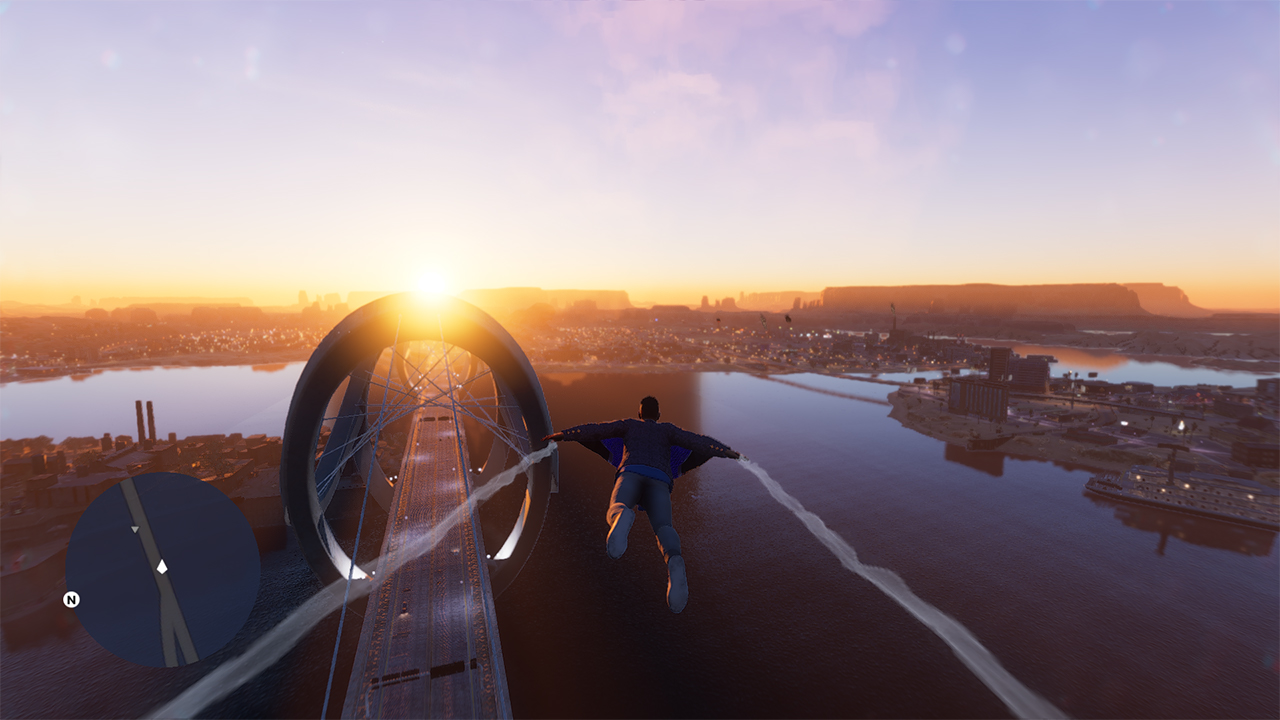1280x720 pixels.
Task: Select the white player arrow on minimap
Action: [162, 566]
